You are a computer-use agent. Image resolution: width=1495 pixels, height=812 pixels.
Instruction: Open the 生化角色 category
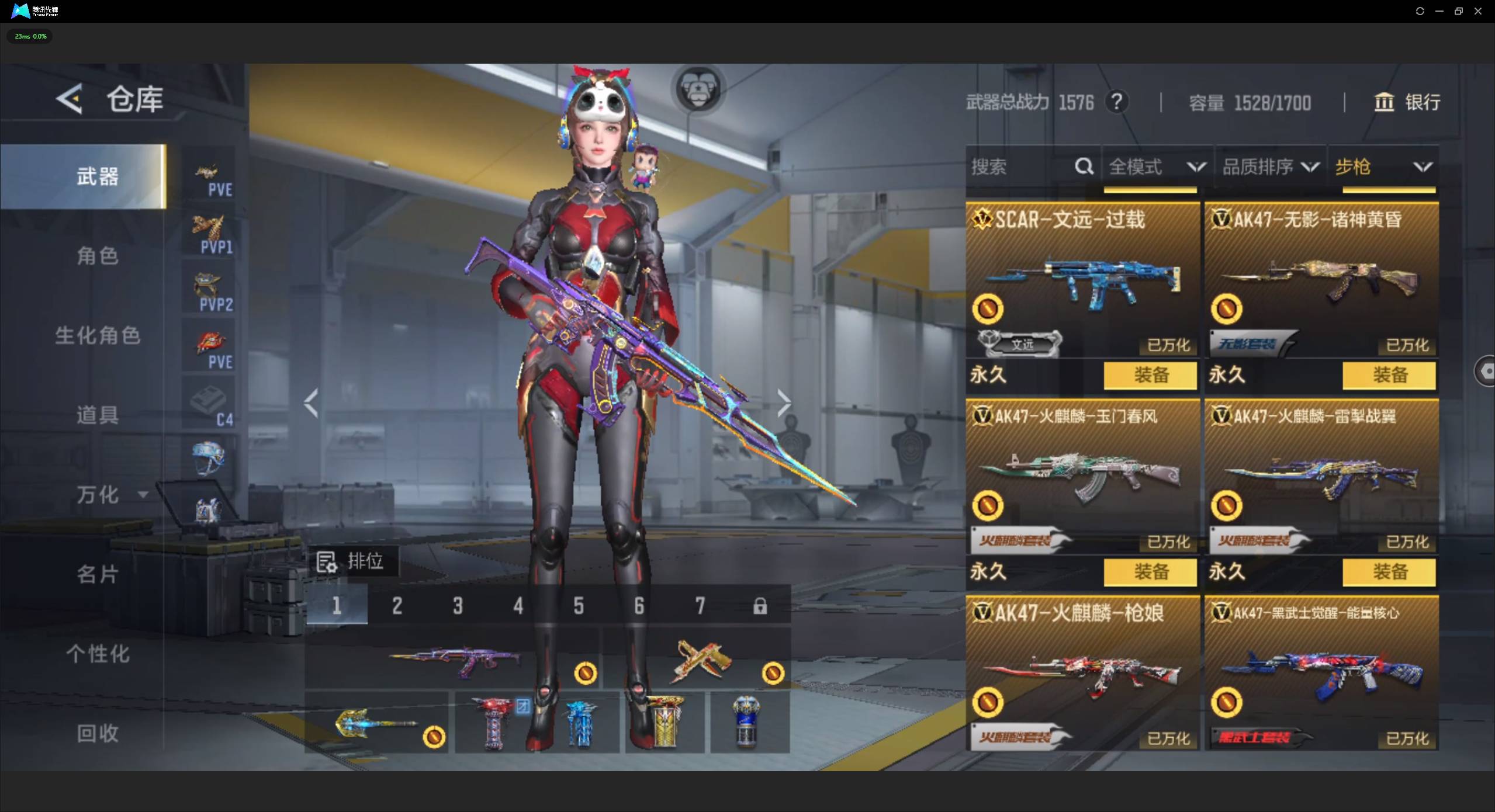click(98, 336)
